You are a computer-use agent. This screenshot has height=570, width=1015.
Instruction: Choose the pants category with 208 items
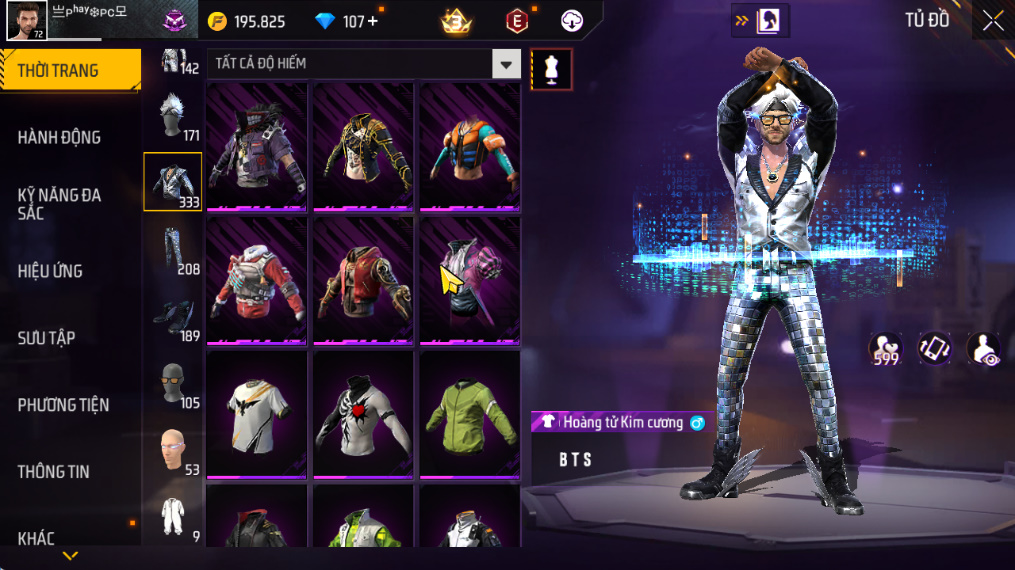[x=173, y=250]
